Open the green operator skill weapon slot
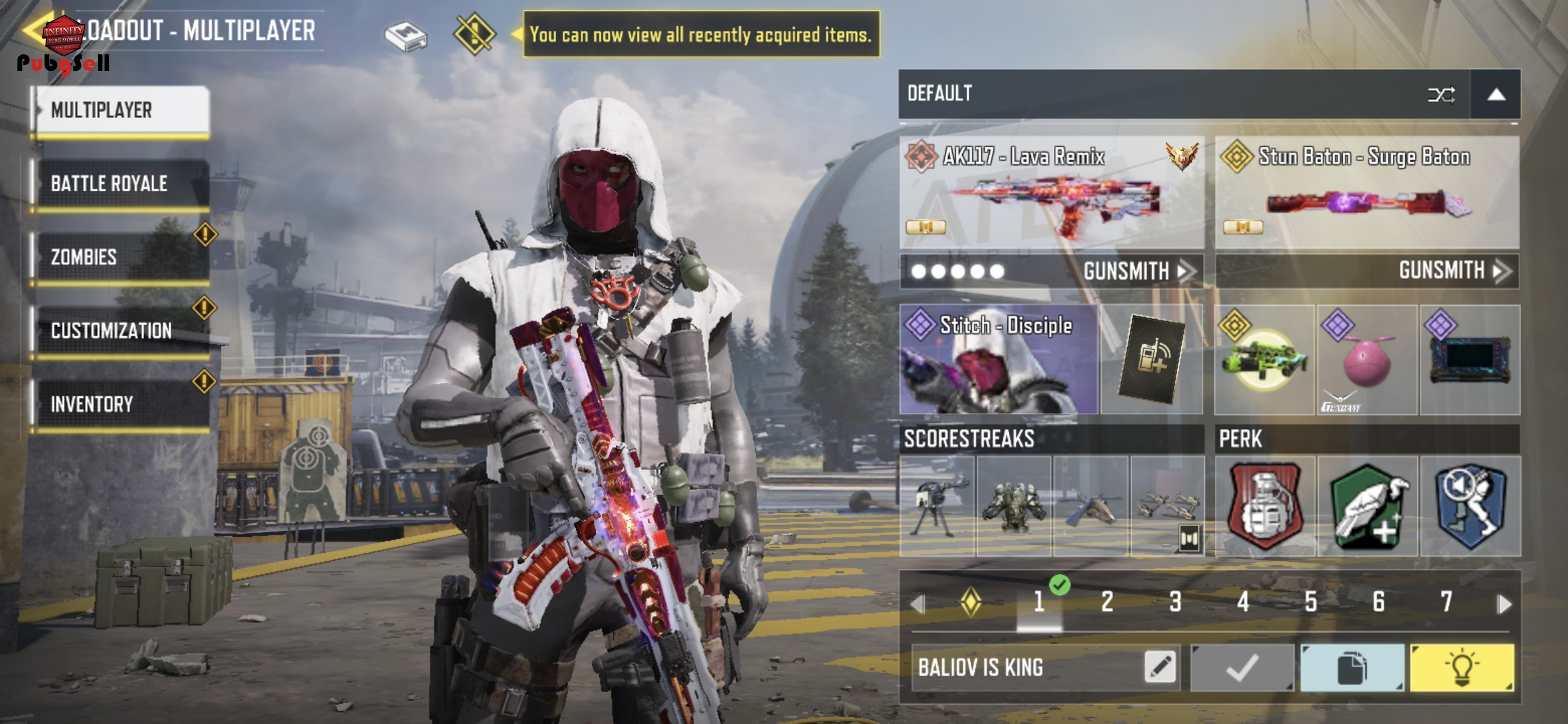The image size is (1568, 724). pos(1264,360)
